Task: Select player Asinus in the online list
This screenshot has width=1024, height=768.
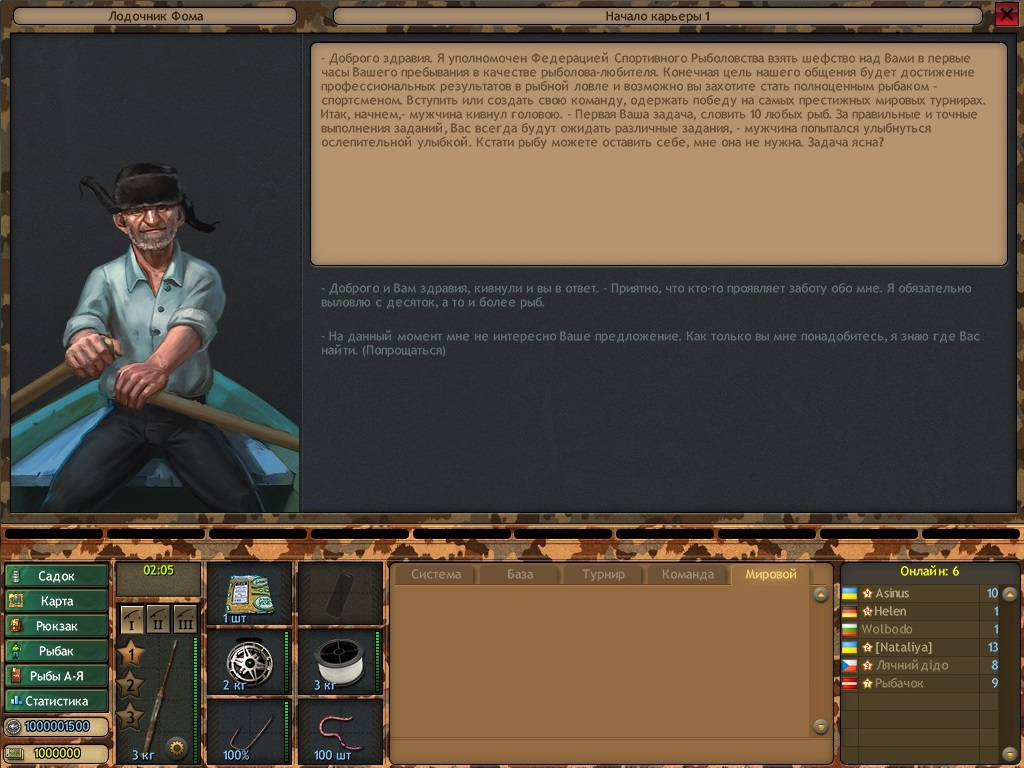Action: 892,594
